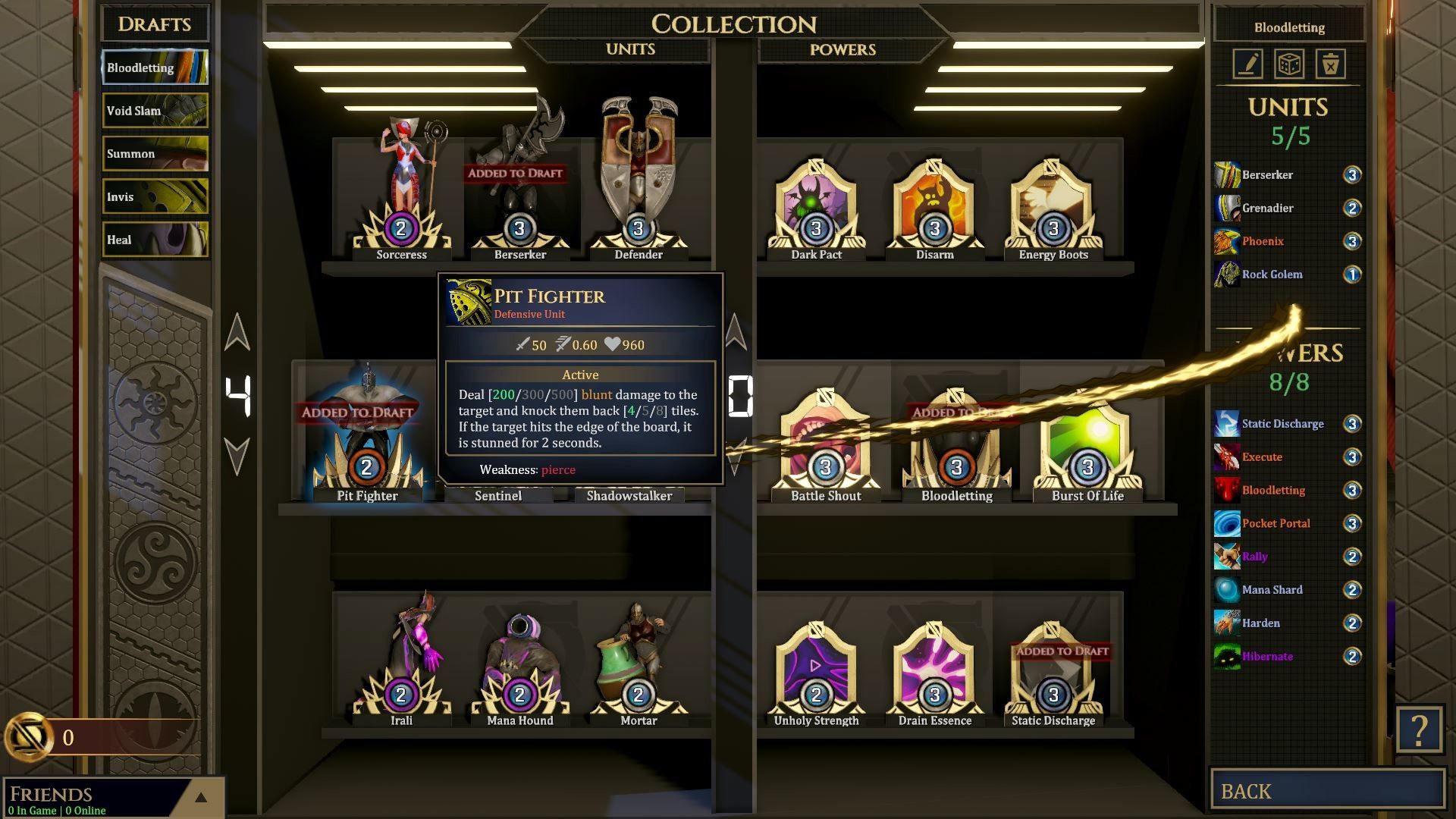Randomize draft with the dice icon
This screenshot has width=1456, height=819.
click(x=1289, y=64)
